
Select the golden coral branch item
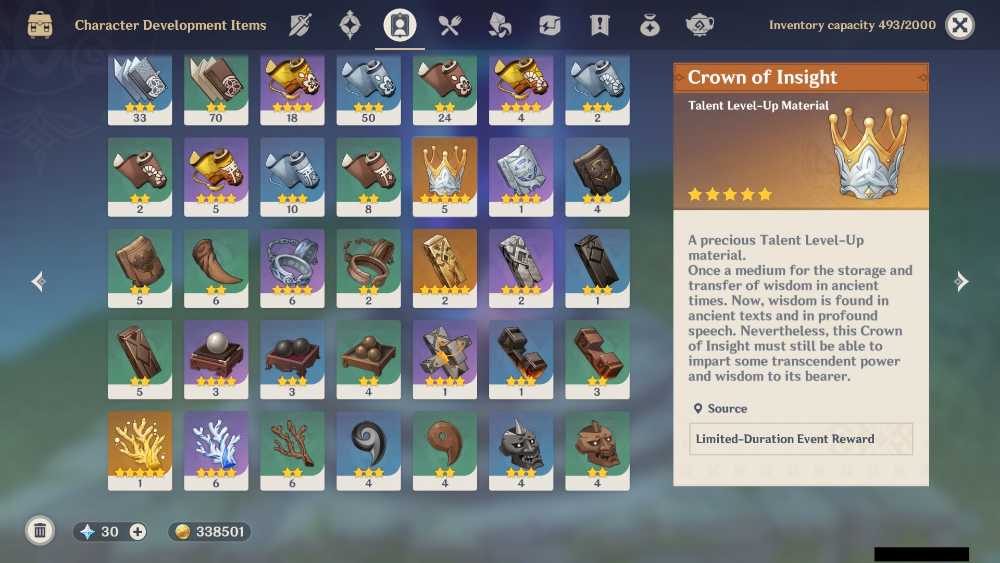[140, 451]
